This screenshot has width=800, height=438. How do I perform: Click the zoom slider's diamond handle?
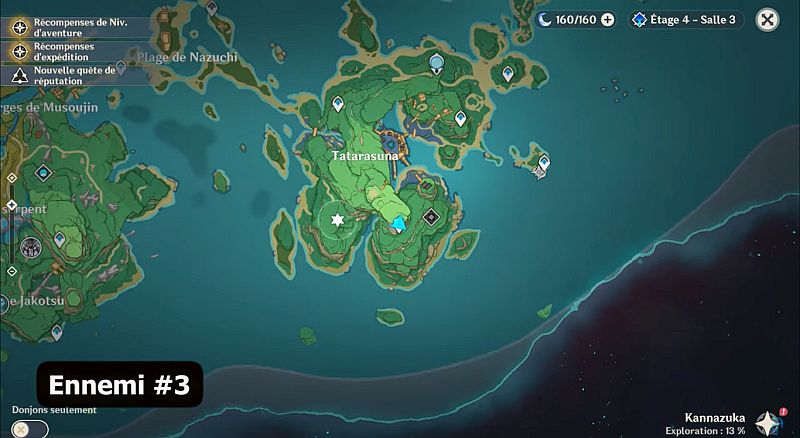coord(11,206)
